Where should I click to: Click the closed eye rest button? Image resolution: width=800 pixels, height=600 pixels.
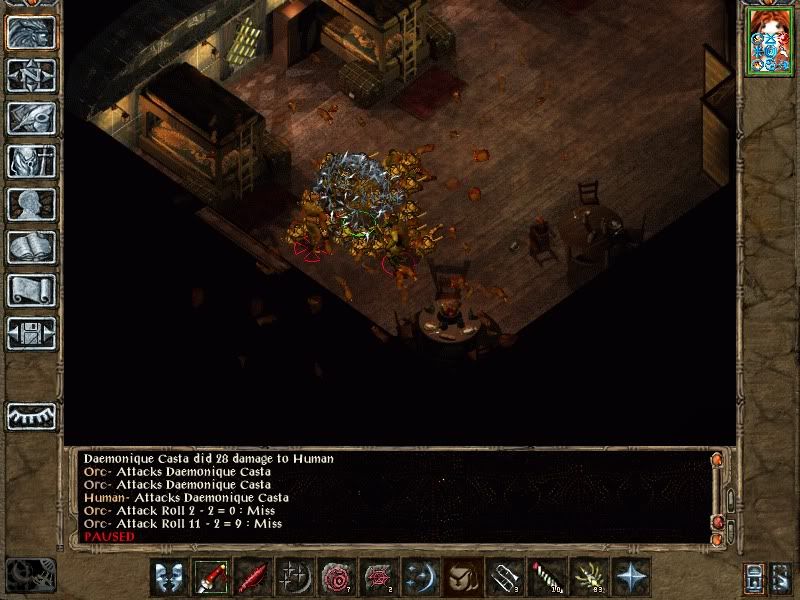[x=31, y=415]
